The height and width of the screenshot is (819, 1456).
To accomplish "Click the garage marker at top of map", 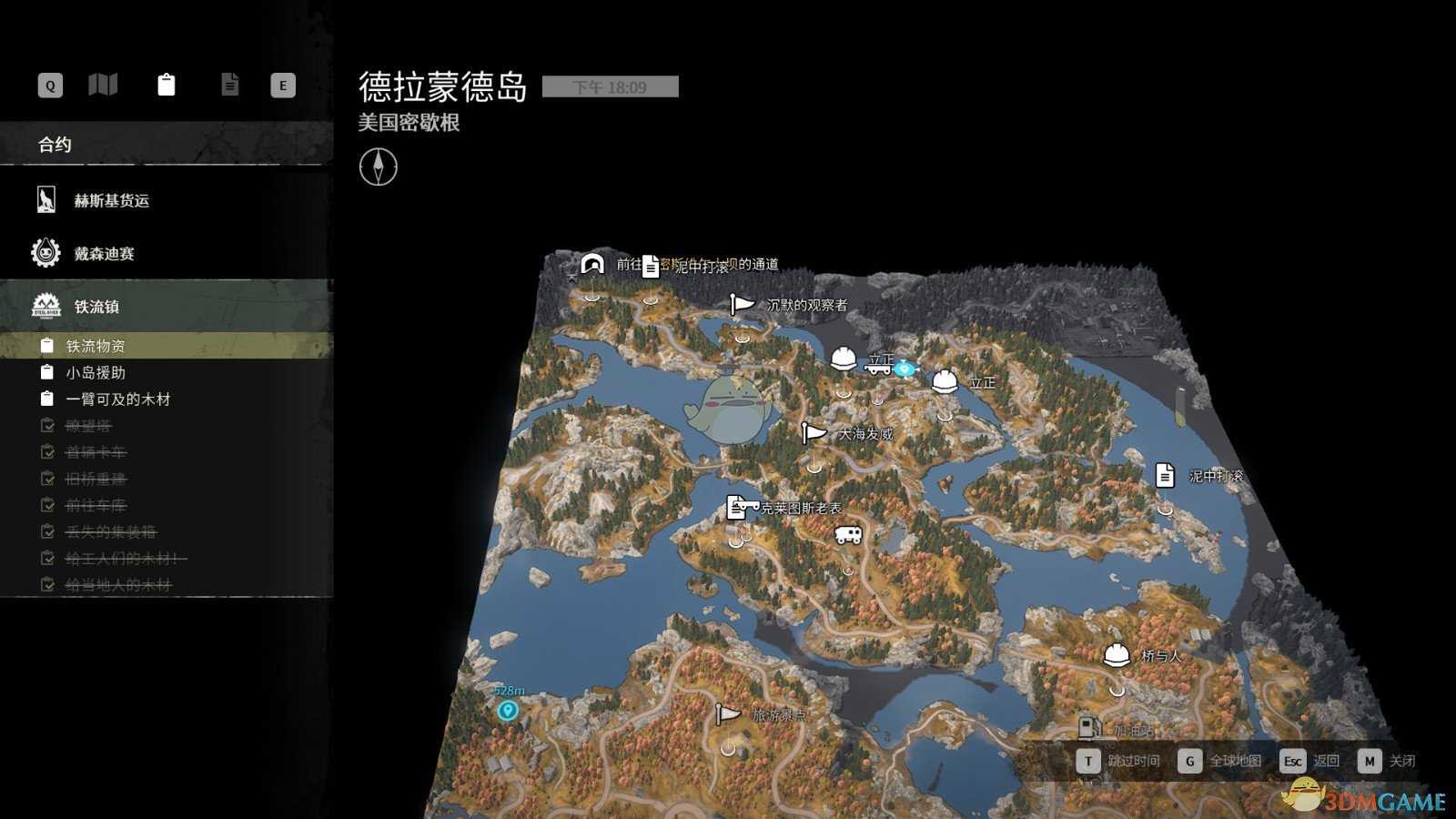I will [591, 265].
